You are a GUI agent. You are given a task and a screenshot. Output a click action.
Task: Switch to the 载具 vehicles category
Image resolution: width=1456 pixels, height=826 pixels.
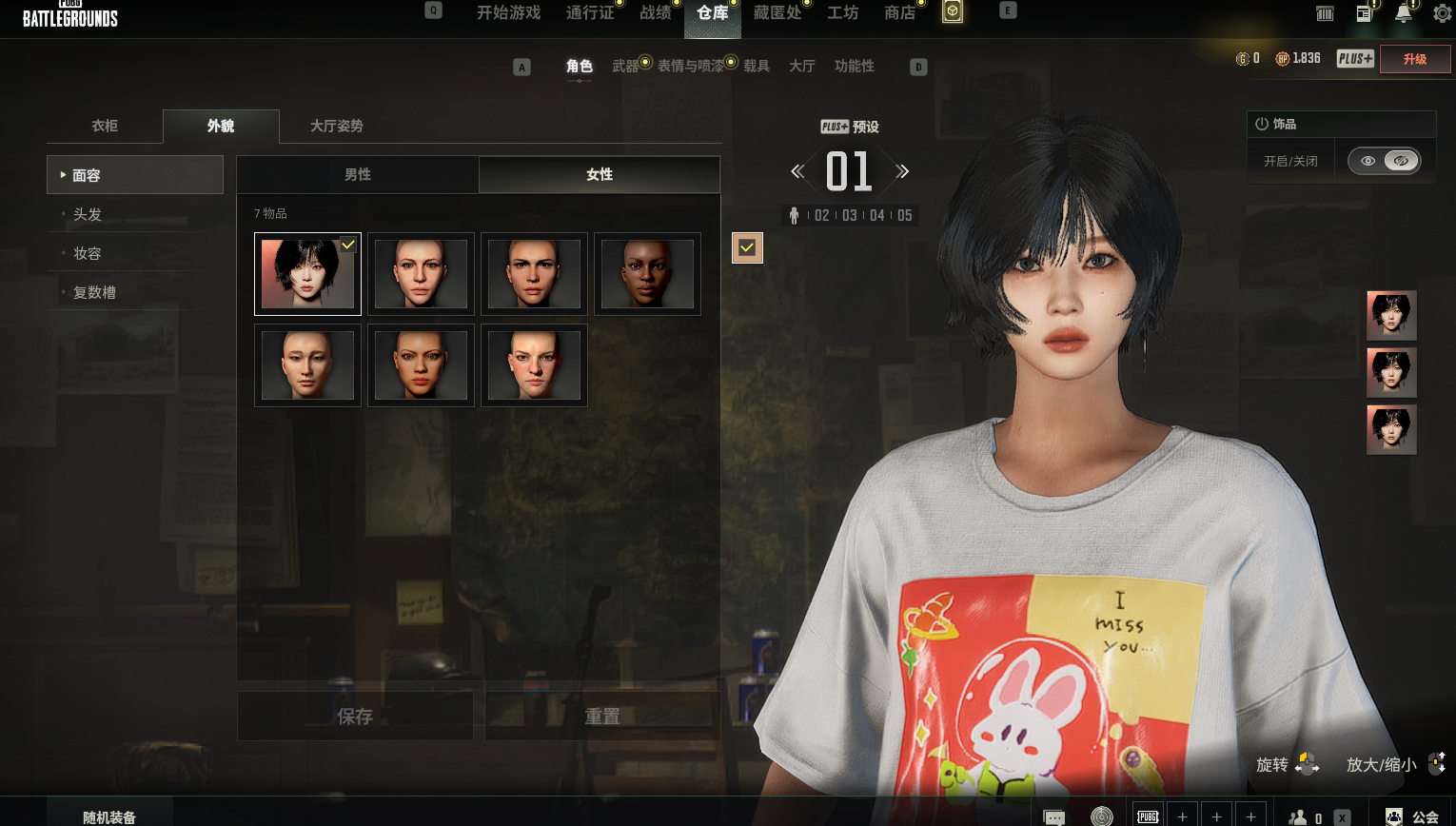pyautogui.click(x=757, y=66)
